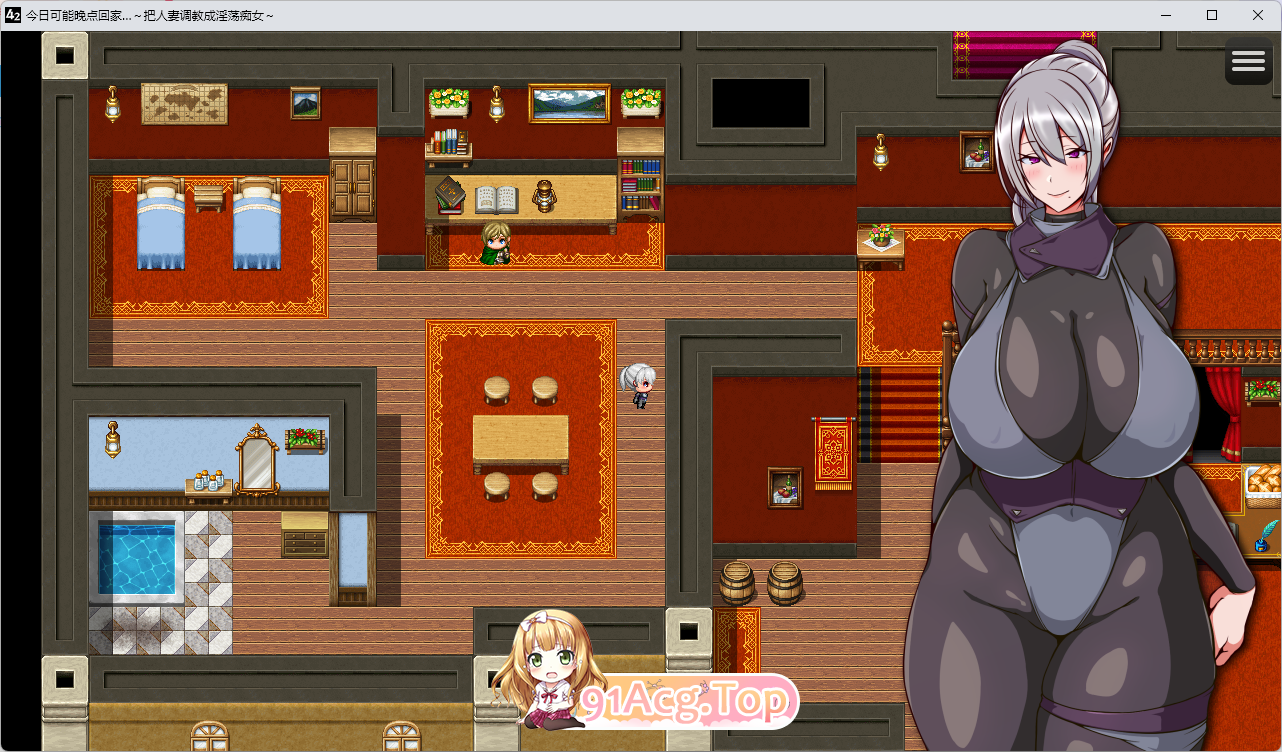Maximize the game window
The image size is (1282, 752).
[x=1210, y=15]
